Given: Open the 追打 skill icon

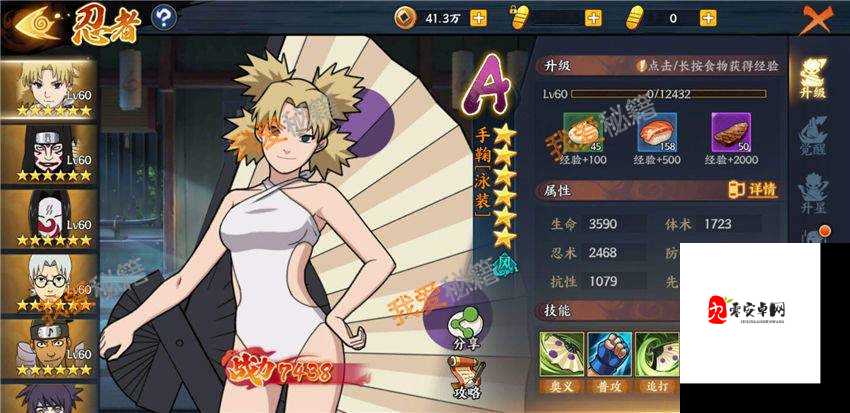Looking at the screenshot, I should 656,355.
